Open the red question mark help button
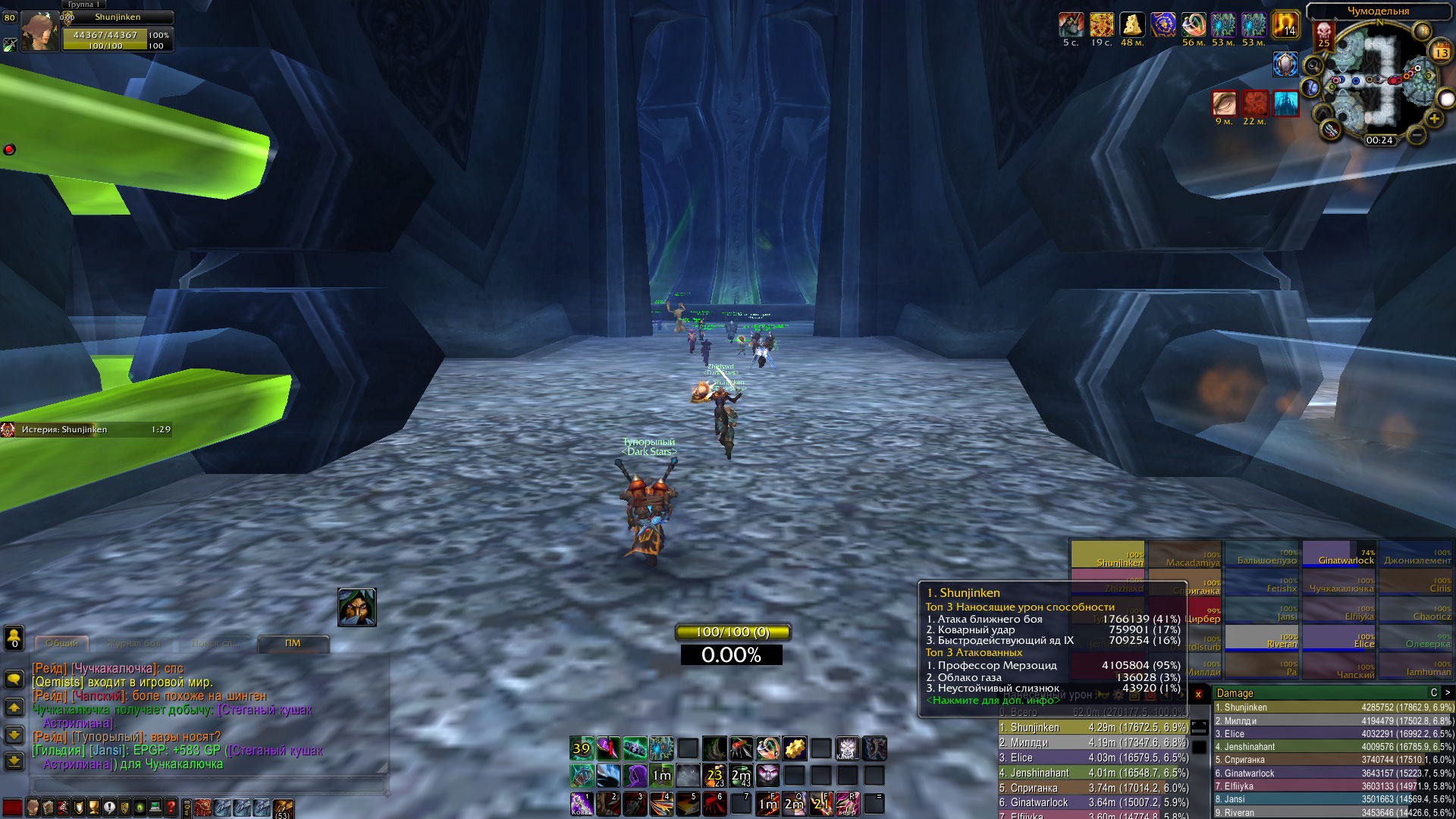 tap(171, 808)
